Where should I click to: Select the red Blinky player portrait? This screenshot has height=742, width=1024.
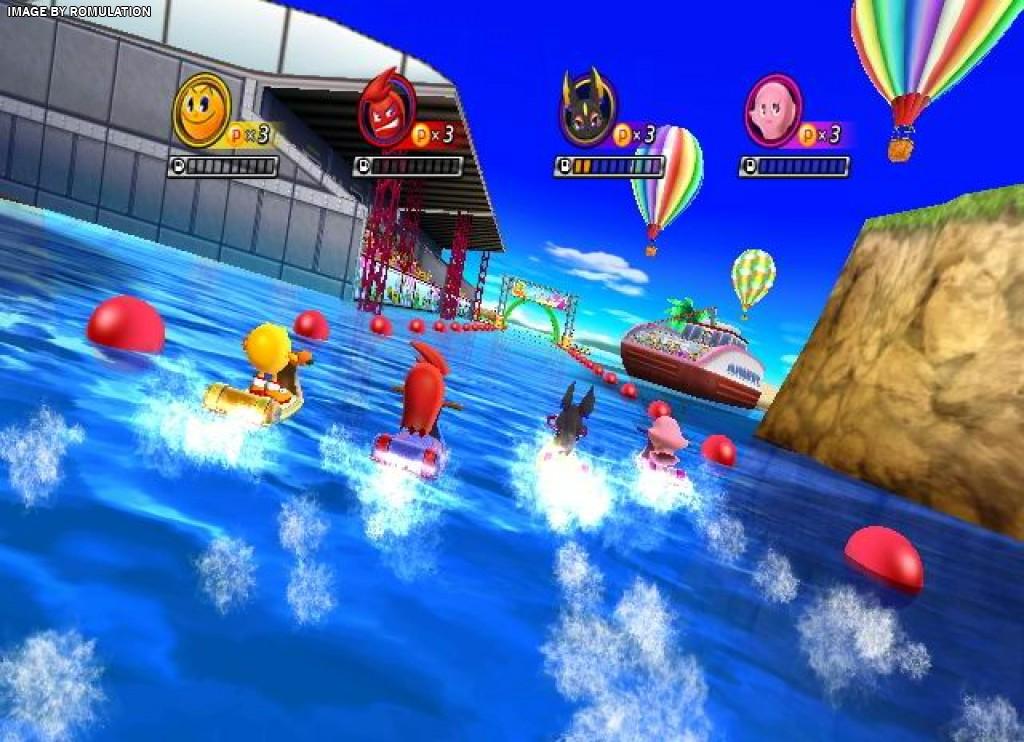click(386, 109)
